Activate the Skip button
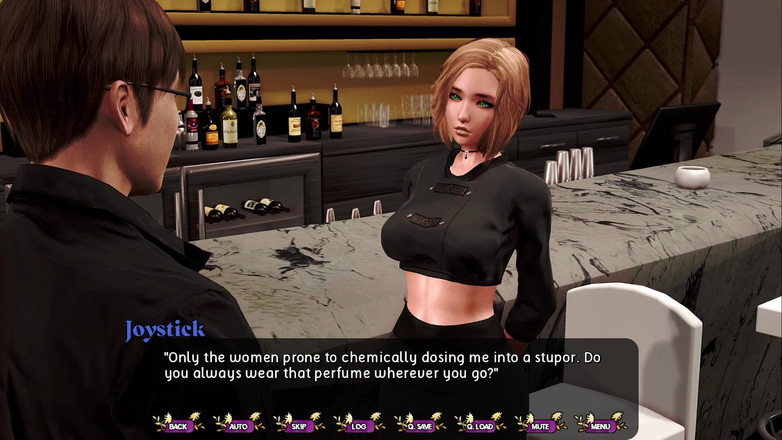 (298, 425)
